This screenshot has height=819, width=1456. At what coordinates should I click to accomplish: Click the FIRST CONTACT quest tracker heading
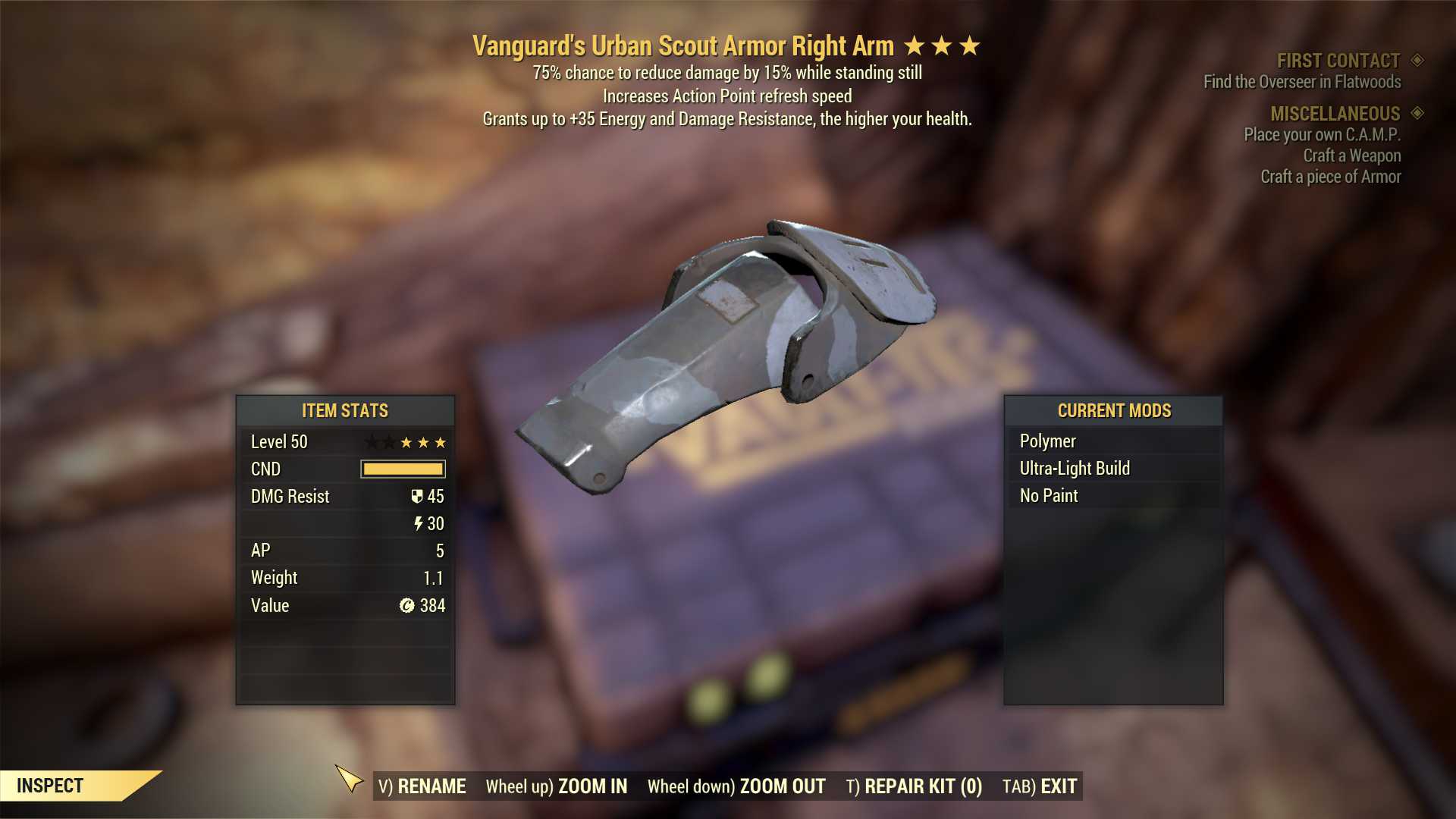[1338, 61]
